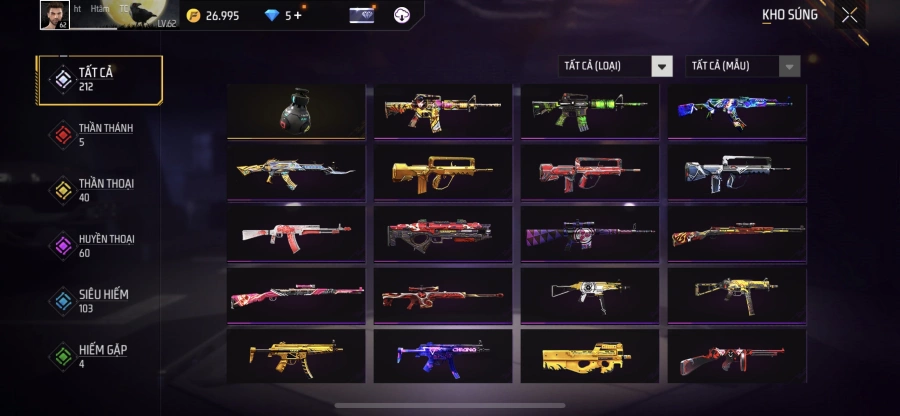Viewport: 900px width, 416px height.
Task: Expand the Tất Cả (Mẫu) dropdown
Action: click(x=742, y=66)
